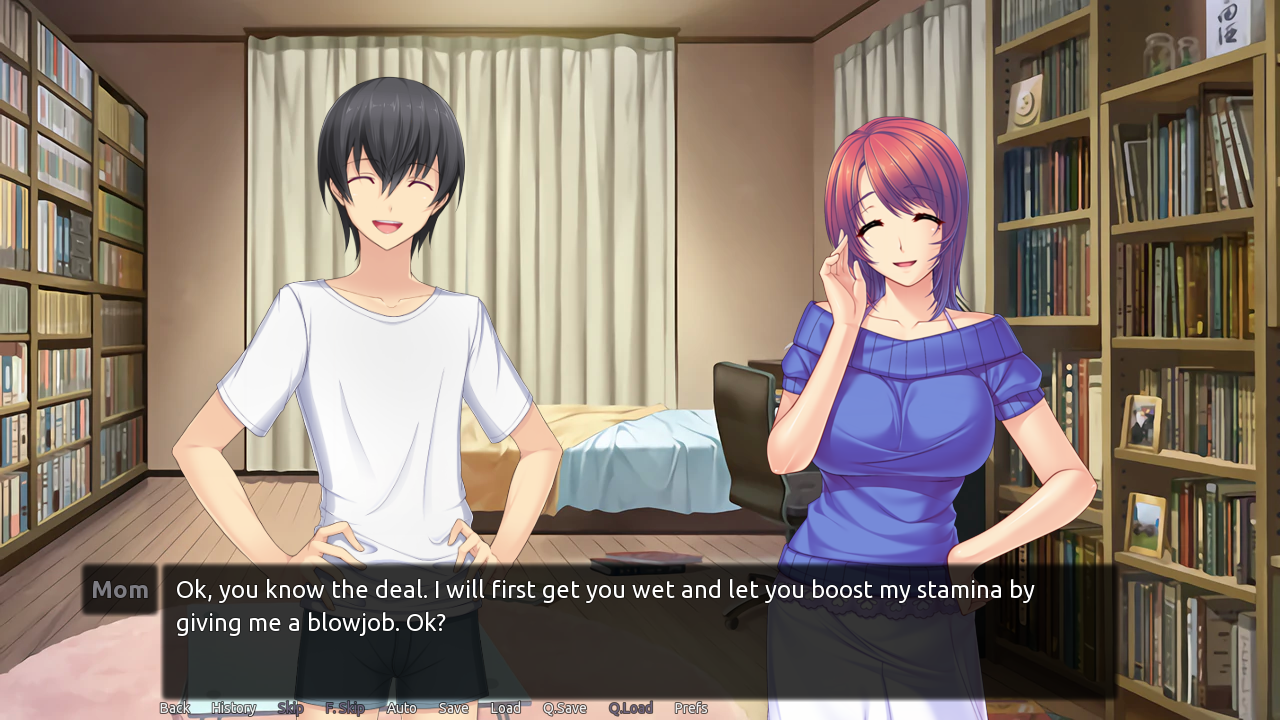Click the Load option in the quick menu
1280x720 pixels.
505,708
